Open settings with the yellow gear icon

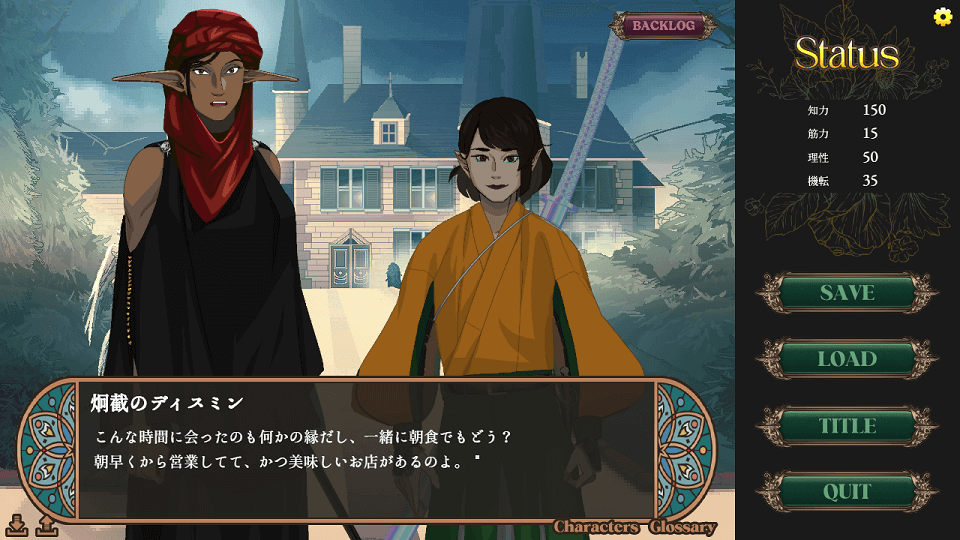tap(942, 16)
